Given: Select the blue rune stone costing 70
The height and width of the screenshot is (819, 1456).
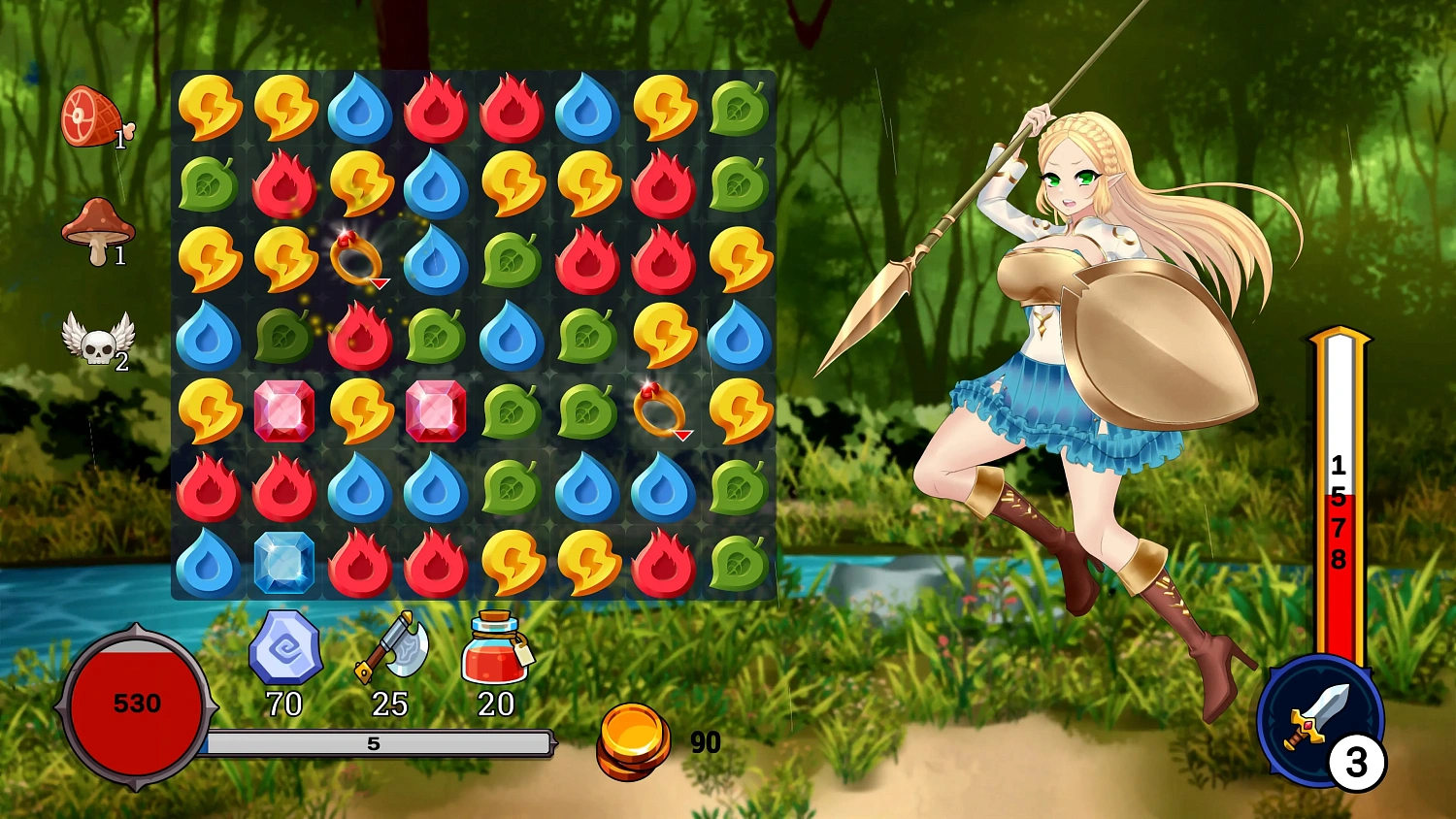Looking at the screenshot, I should 284,647.
